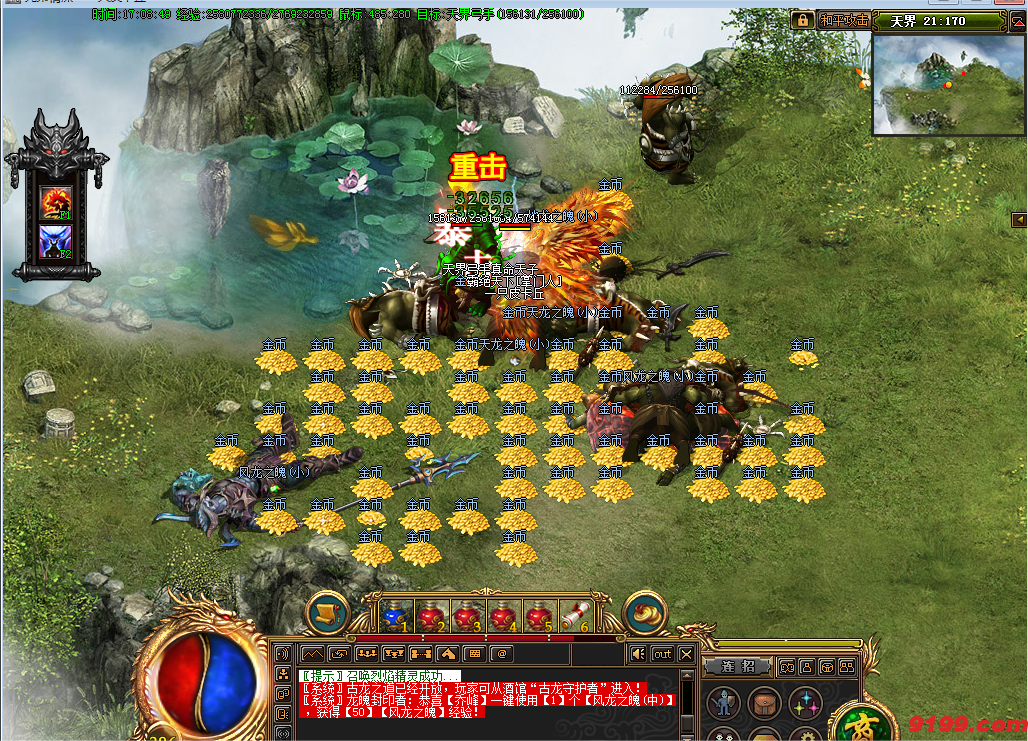1028x741 pixels.
Task: Open the side panel with the left arrow
Action: (1018, 219)
